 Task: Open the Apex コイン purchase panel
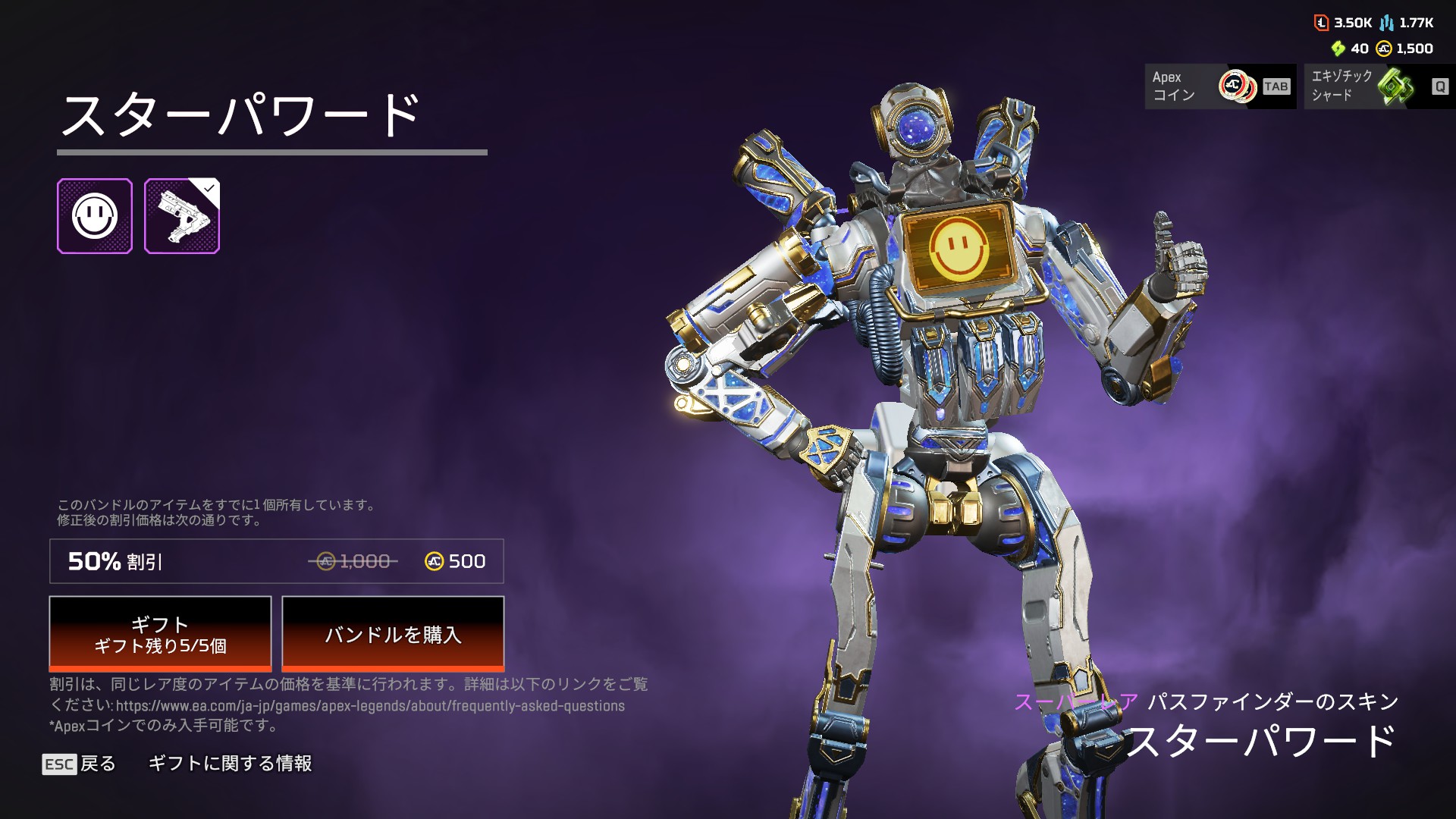pyautogui.click(x=1219, y=86)
